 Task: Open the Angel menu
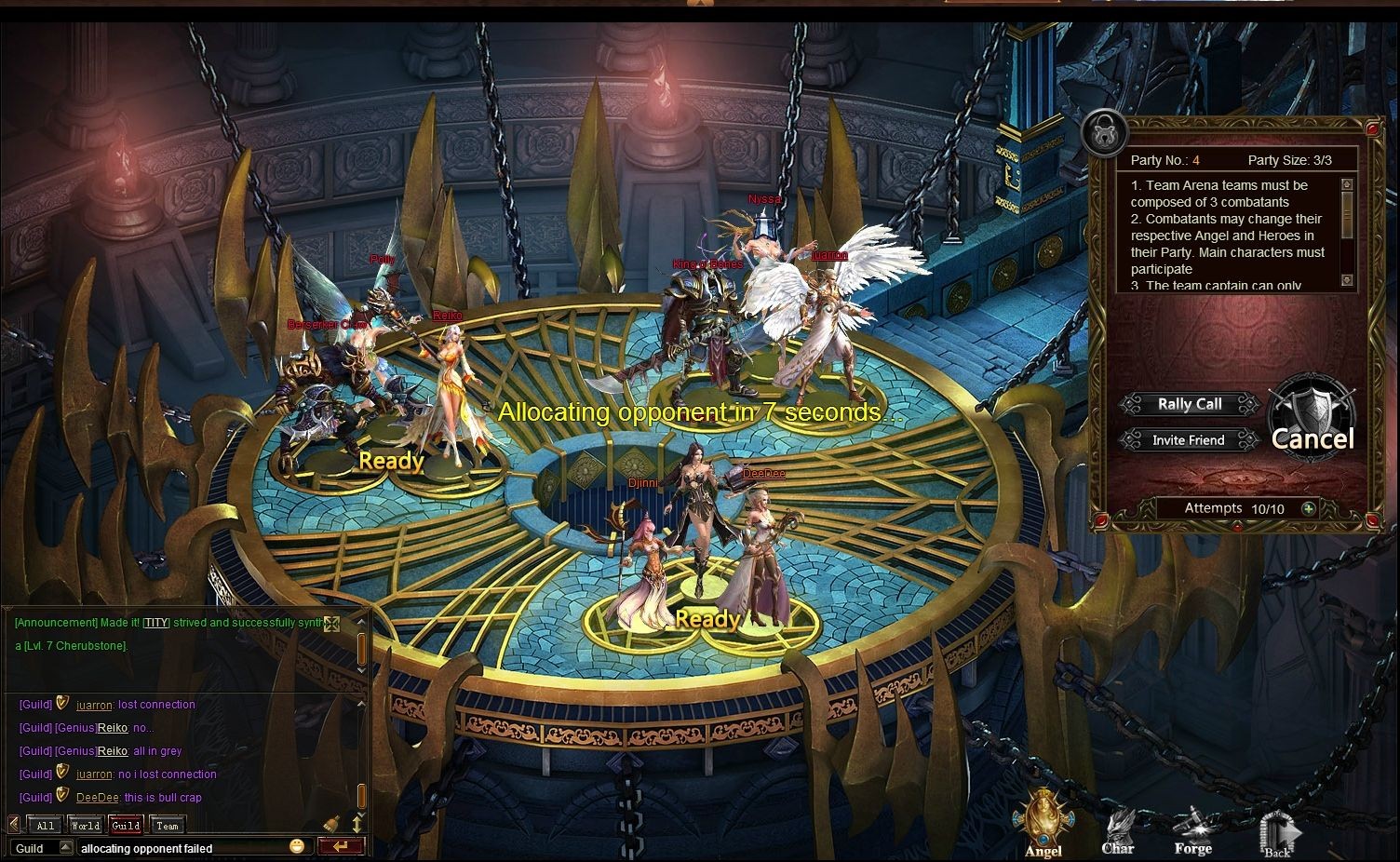1043,823
